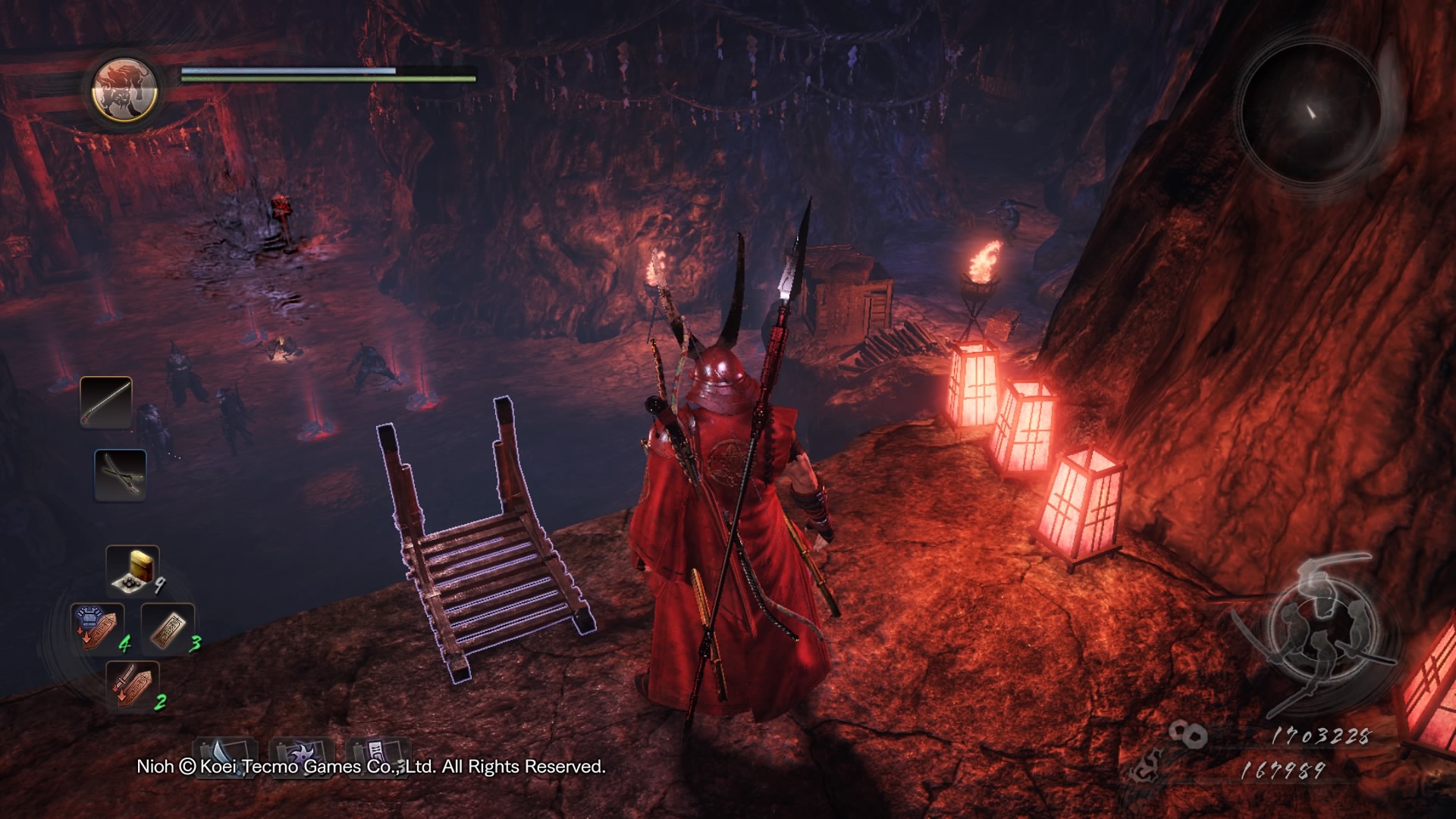Select the guardian spirit portrait icon
Image resolution: width=1456 pixels, height=819 pixels.
[124, 89]
